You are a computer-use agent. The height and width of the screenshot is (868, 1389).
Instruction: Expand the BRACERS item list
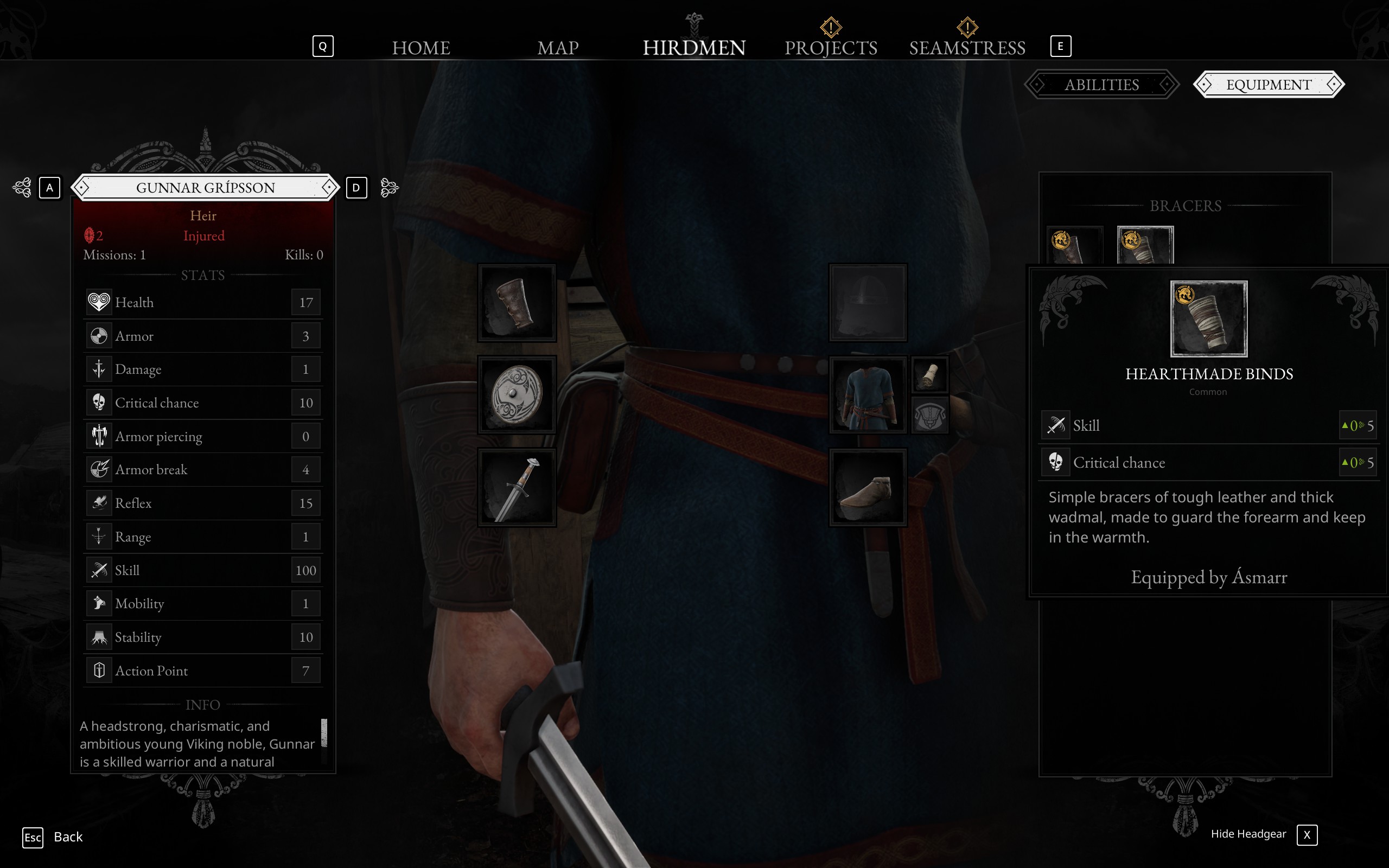(x=1185, y=206)
